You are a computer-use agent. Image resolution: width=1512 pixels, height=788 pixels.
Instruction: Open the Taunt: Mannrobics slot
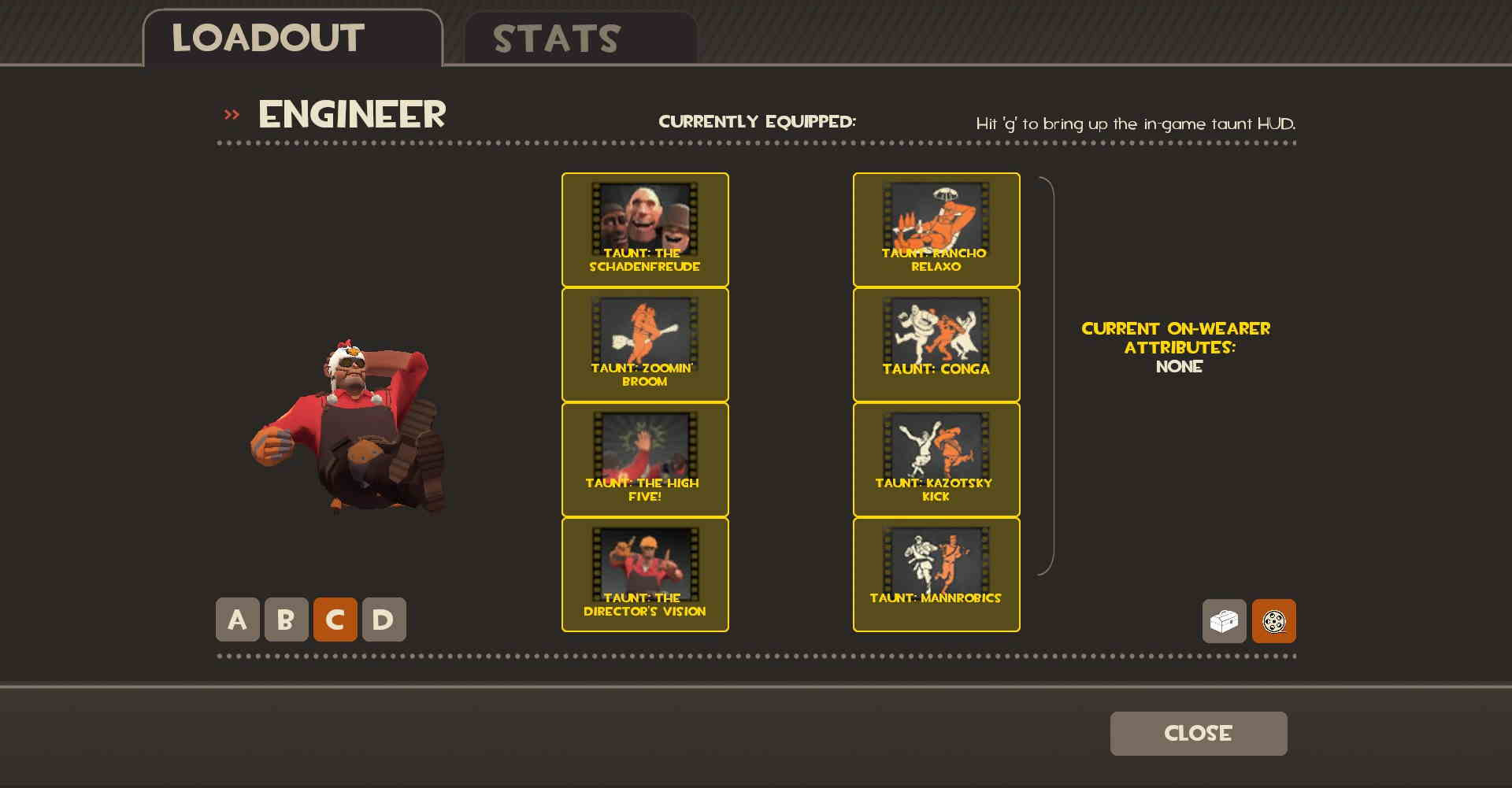pos(936,574)
